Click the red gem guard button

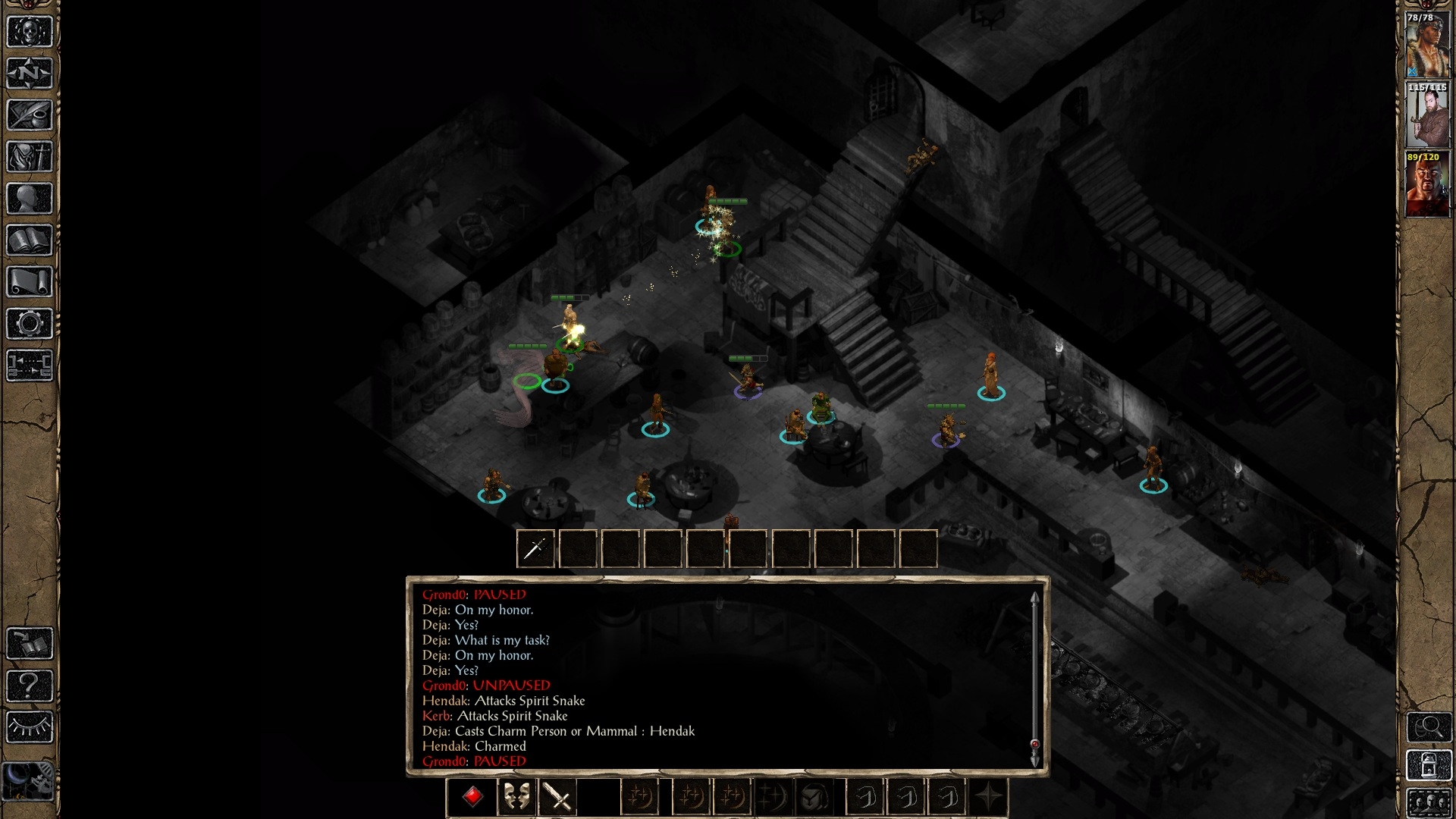[473, 797]
